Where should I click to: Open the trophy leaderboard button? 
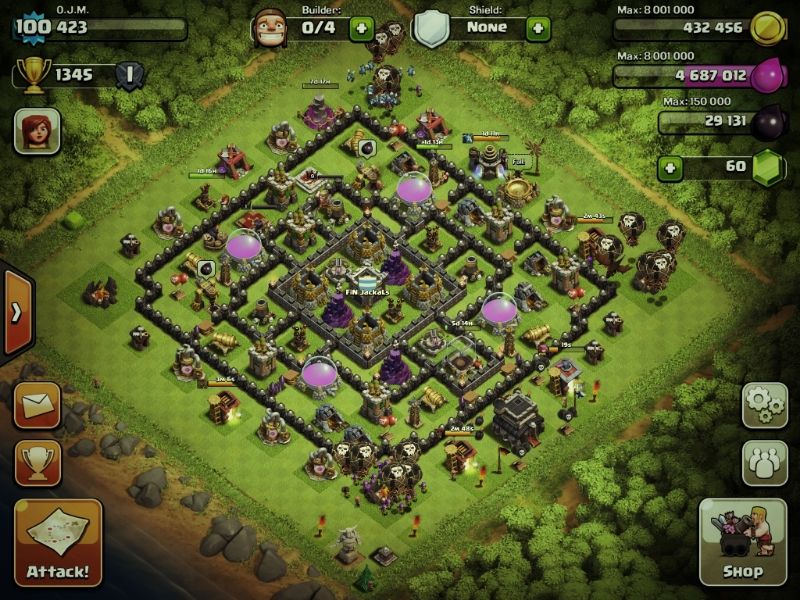pyautogui.click(x=37, y=462)
